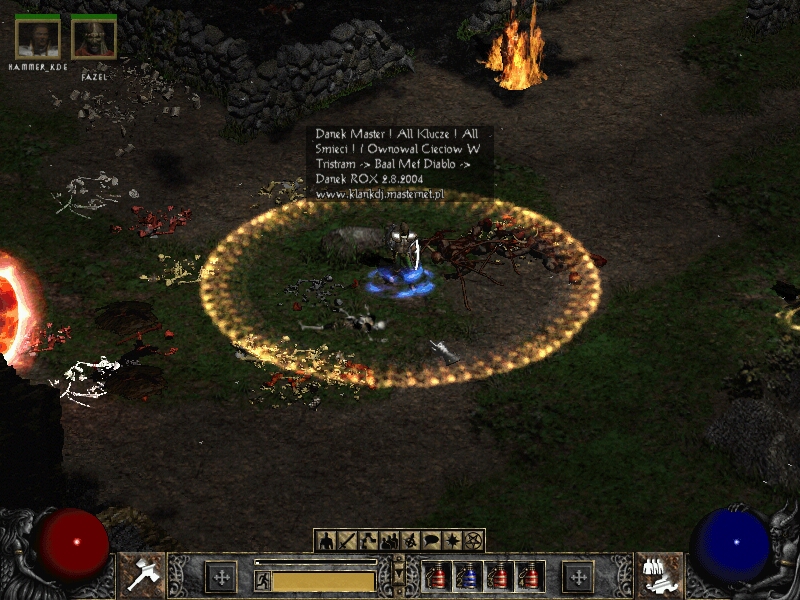
Task: Collapse the mini panel with the arrow button
Action: 399,575
